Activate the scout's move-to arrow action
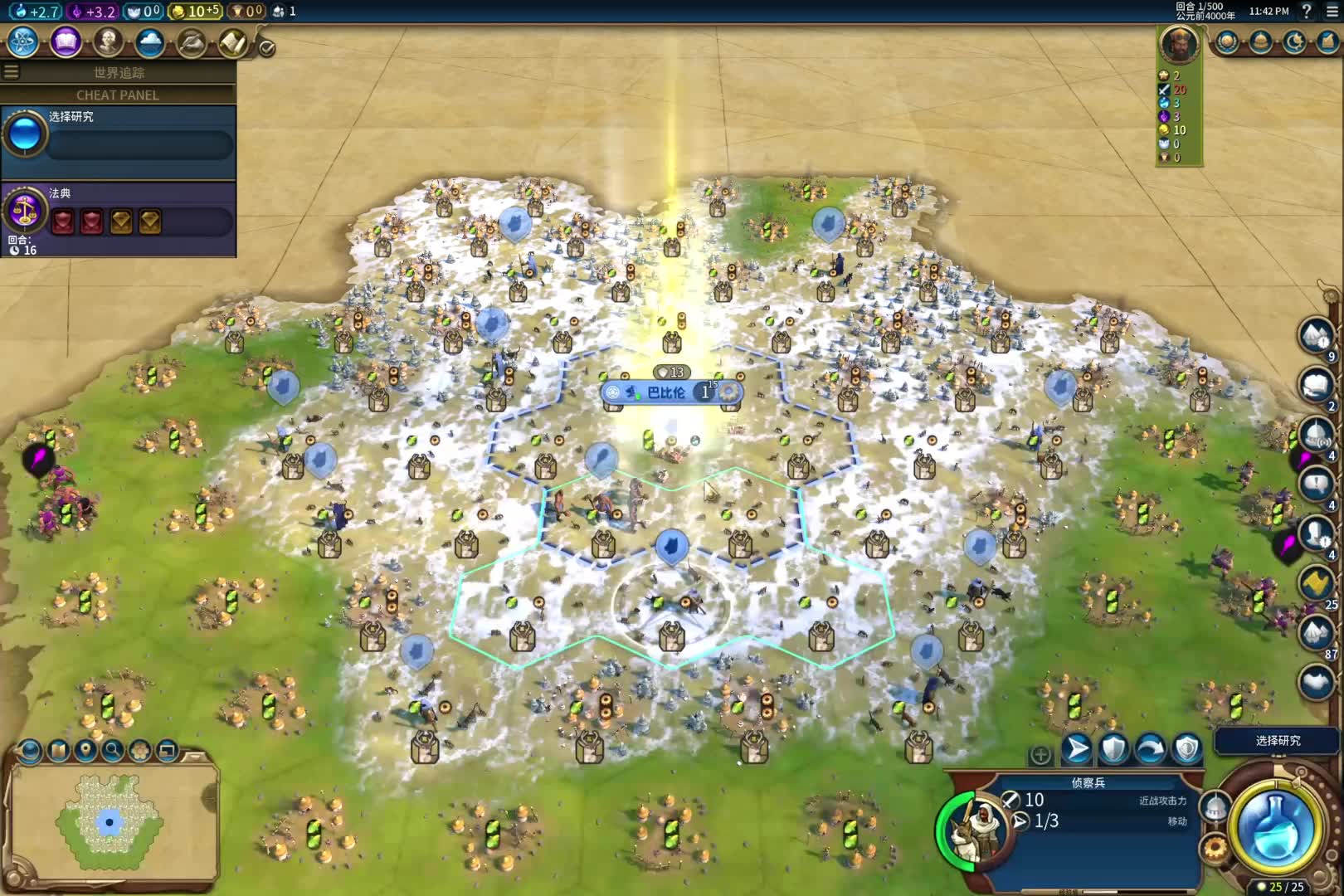The height and width of the screenshot is (896, 1344). tap(1077, 749)
